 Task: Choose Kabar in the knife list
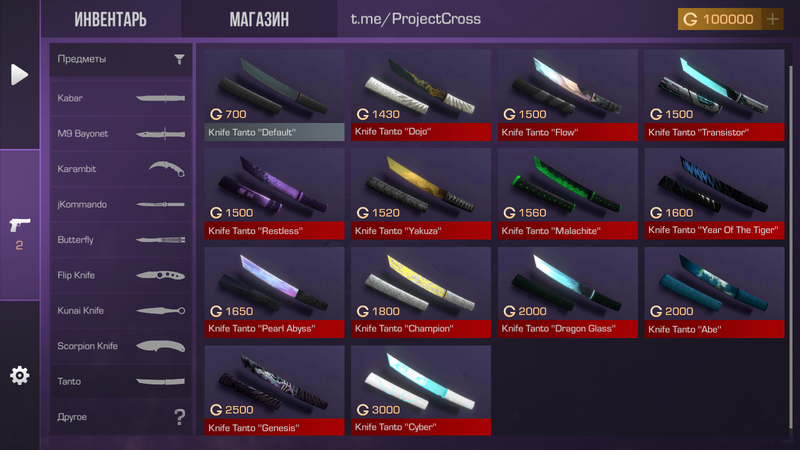(121, 98)
